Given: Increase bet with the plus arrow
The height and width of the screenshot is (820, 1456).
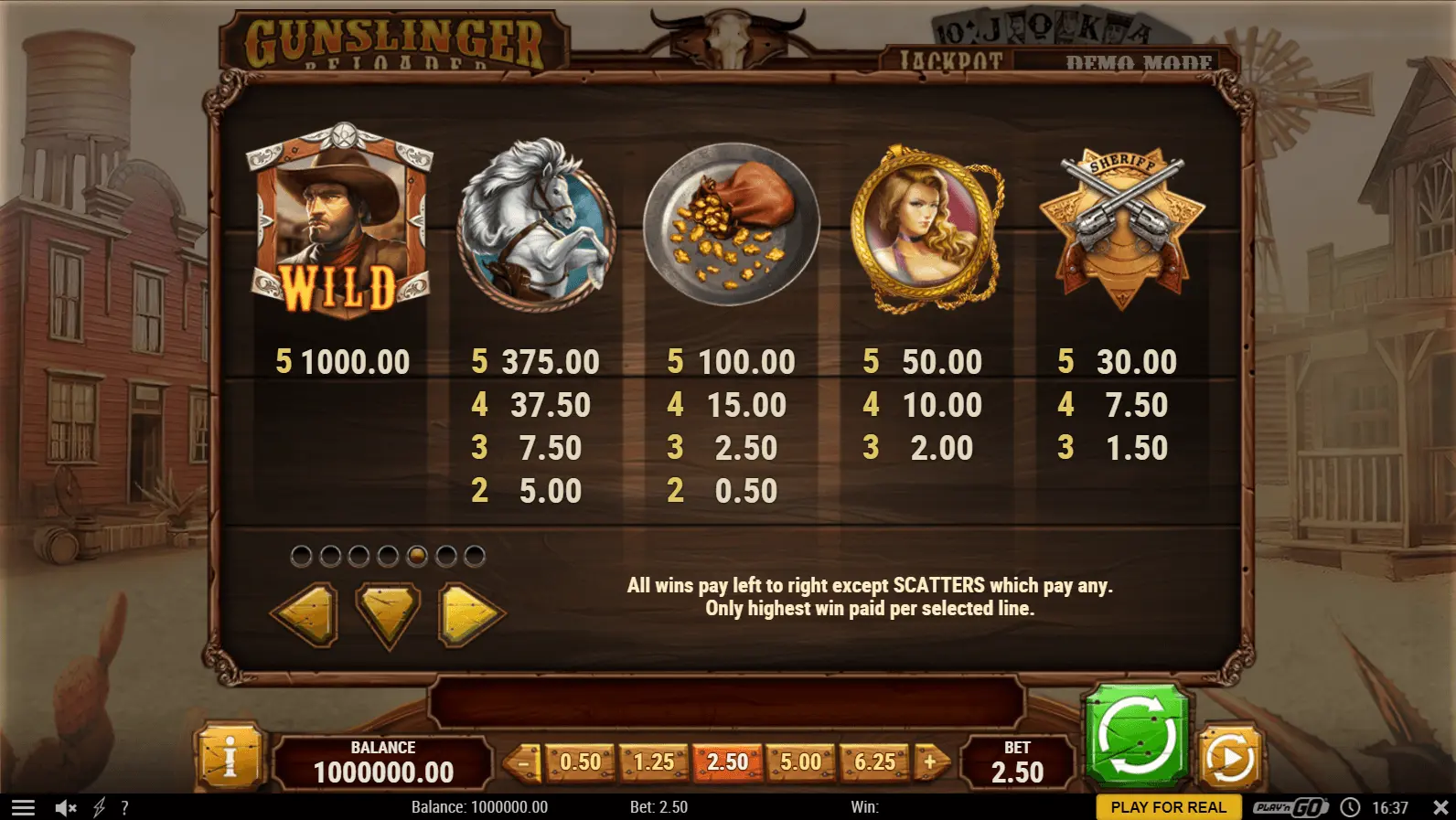Looking at the screenshot, I should pyautogui.click(x=931, y=761).
